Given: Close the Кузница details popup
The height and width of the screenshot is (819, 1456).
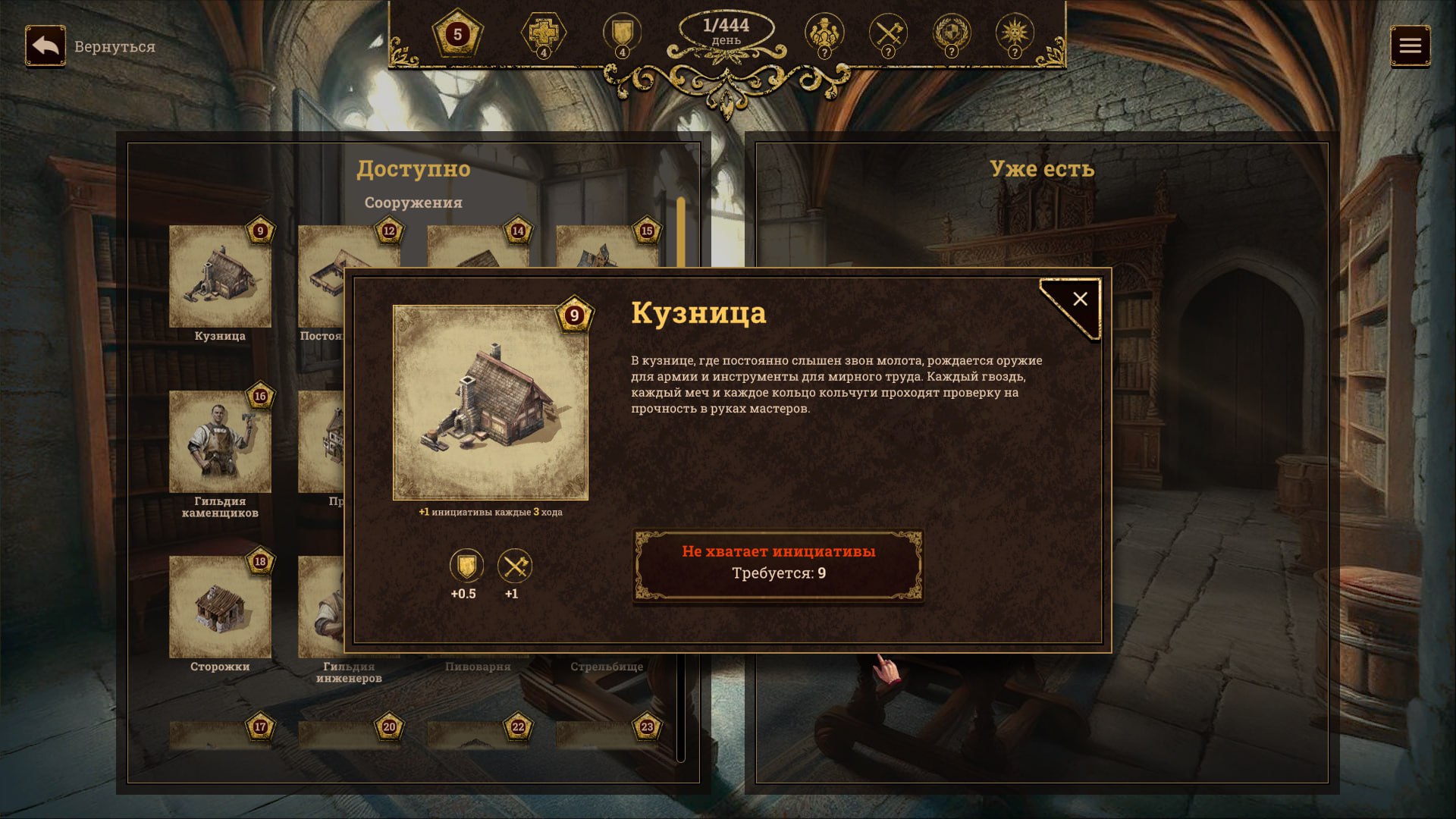Looking at the screenshot, I should (1080, 300).
